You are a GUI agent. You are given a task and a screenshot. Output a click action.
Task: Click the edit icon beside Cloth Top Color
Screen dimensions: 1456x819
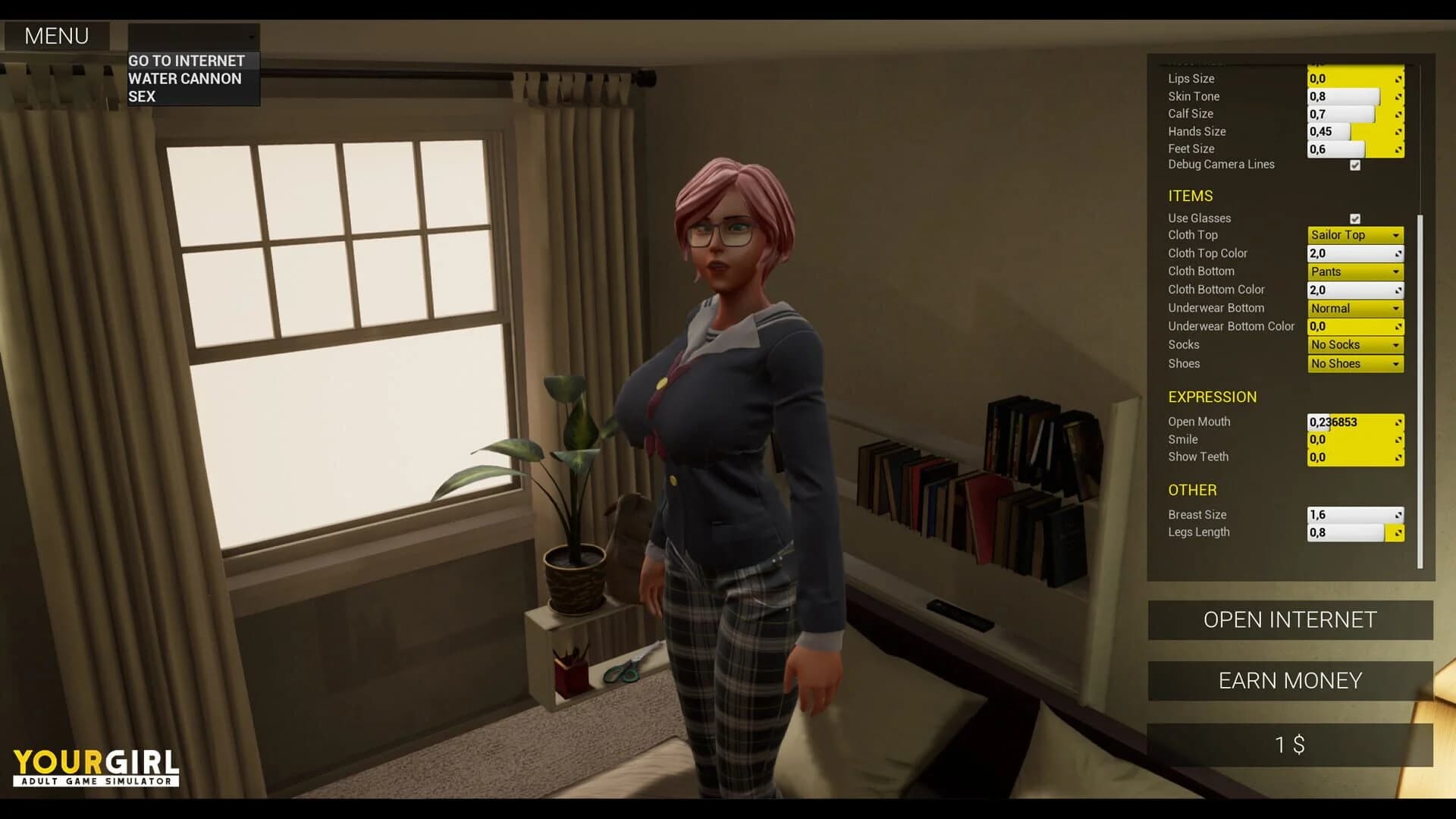coord(1399,253)
